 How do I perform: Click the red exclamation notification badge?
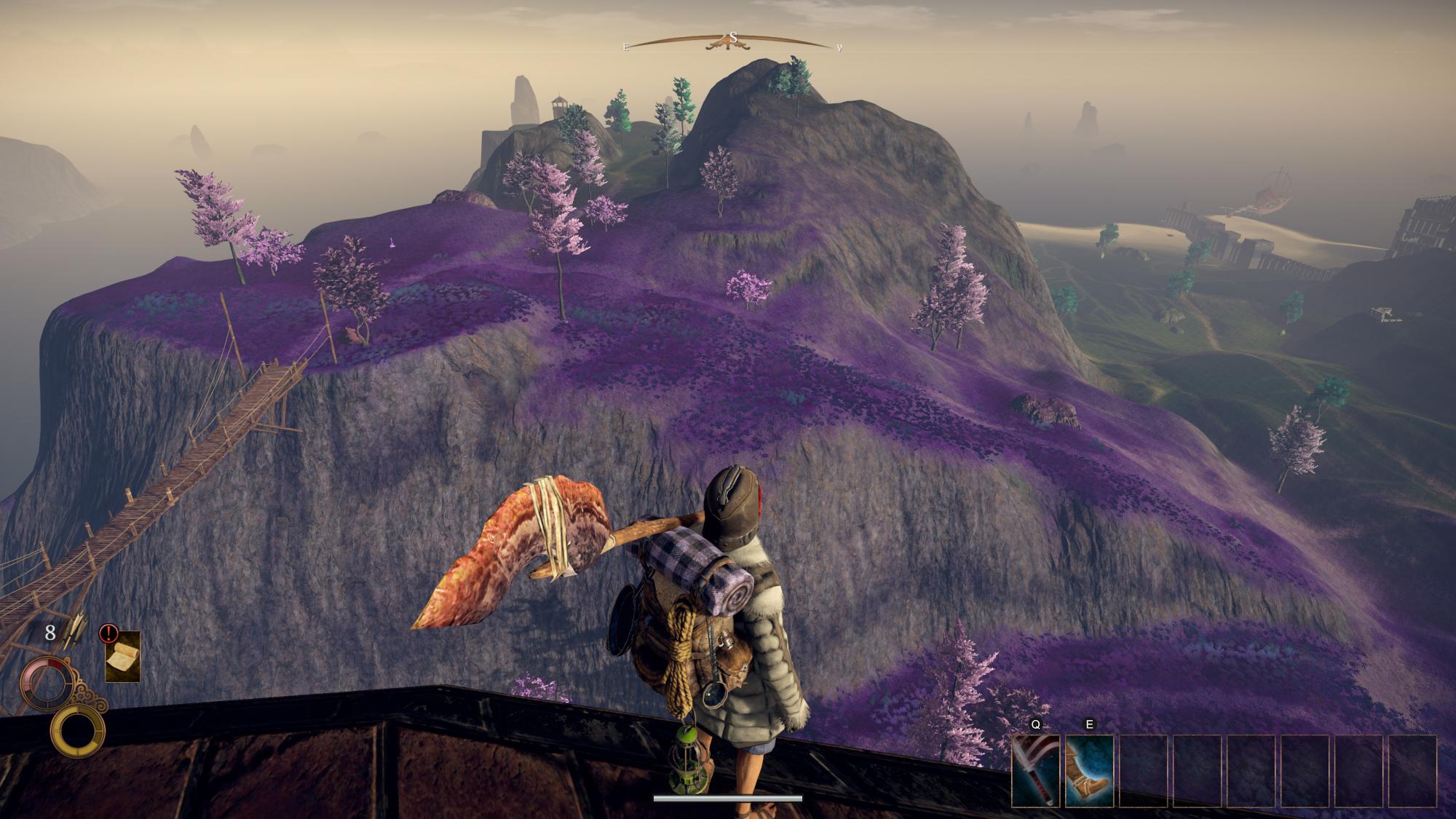(x=108, y=633)
